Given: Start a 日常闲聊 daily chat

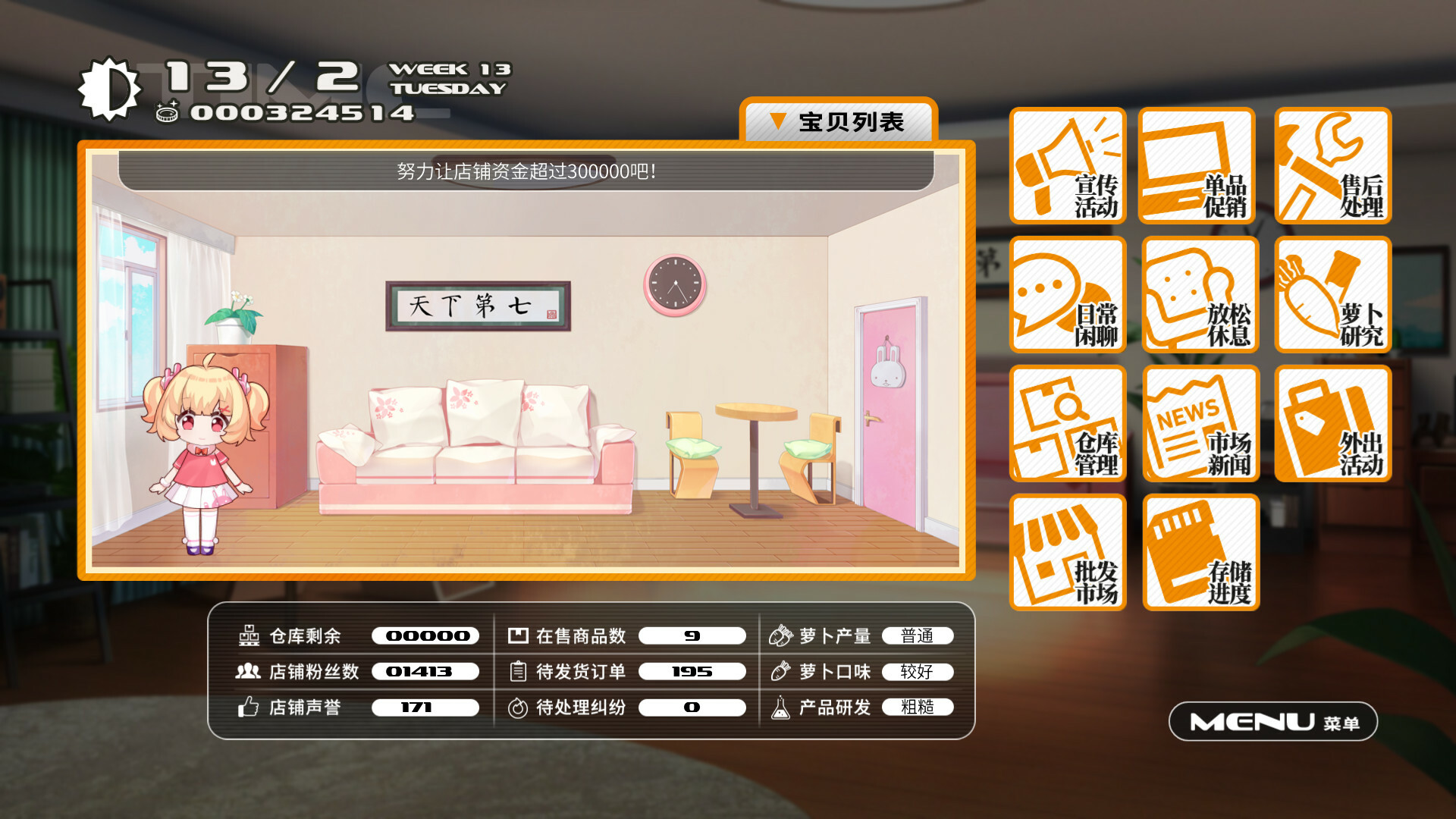Looking at the screenshot, I should point(1068,295).
